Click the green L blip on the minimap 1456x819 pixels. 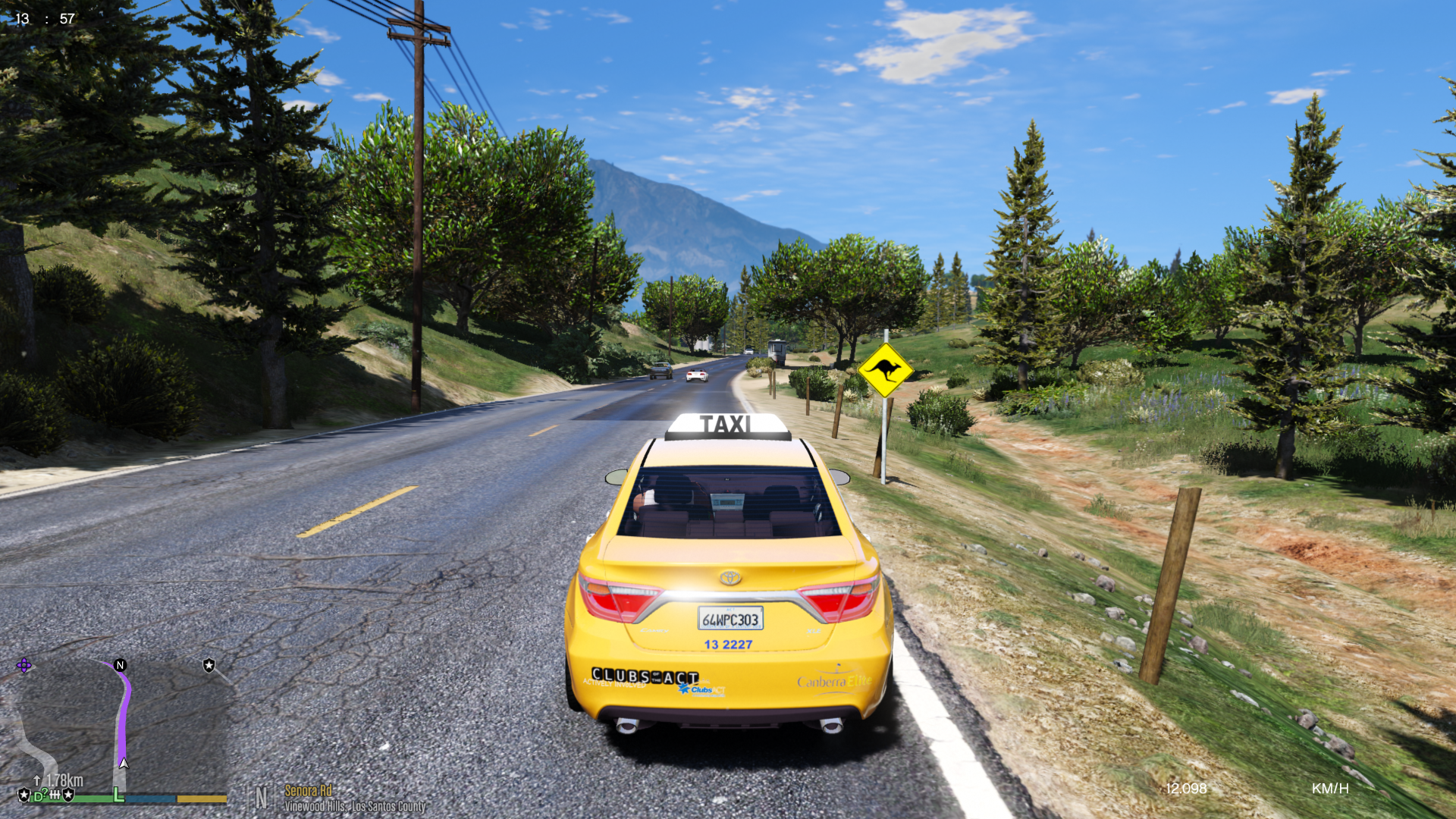tap(118, 794)
